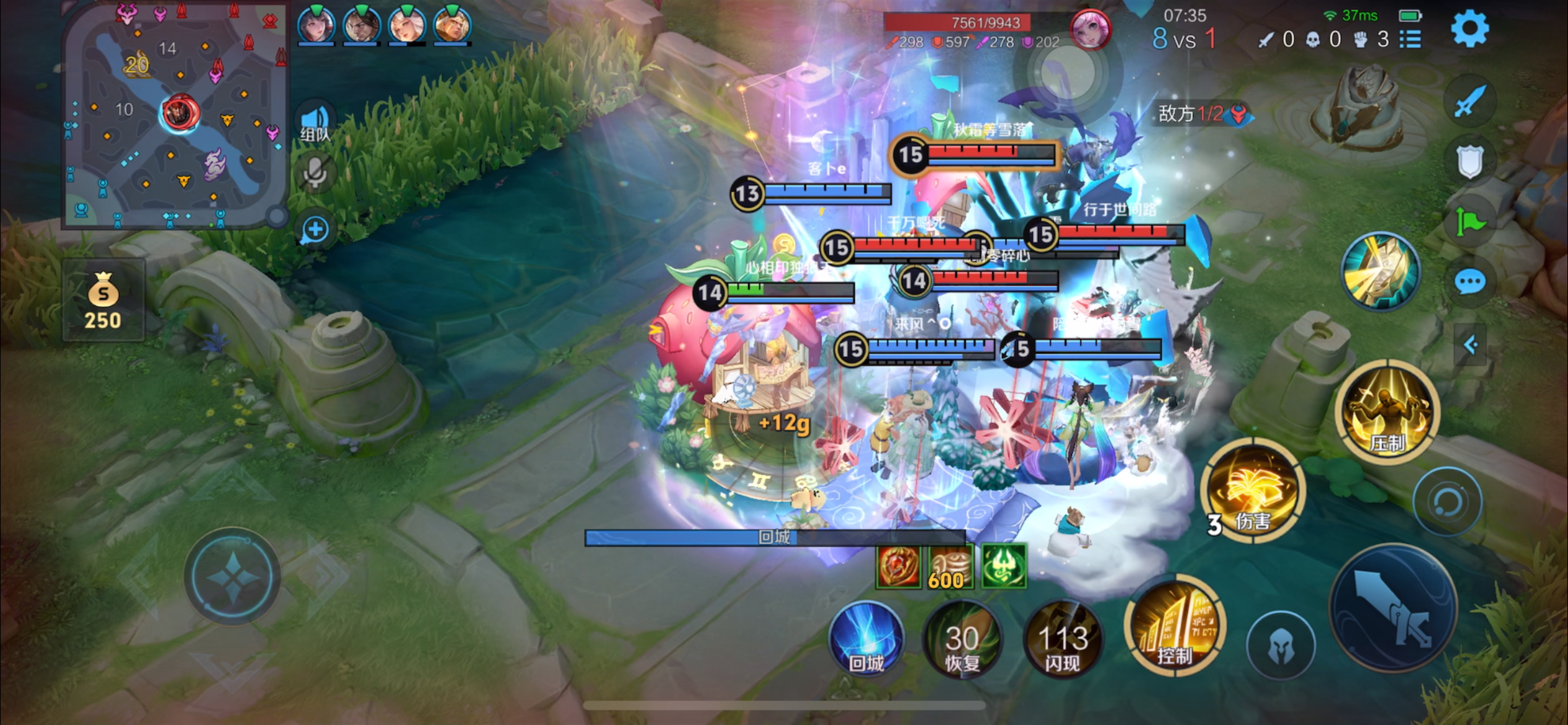This screenshot has height=725, width=1568.
Task: Activate the 回城 recall spell
Action: (x=866, y=639)
